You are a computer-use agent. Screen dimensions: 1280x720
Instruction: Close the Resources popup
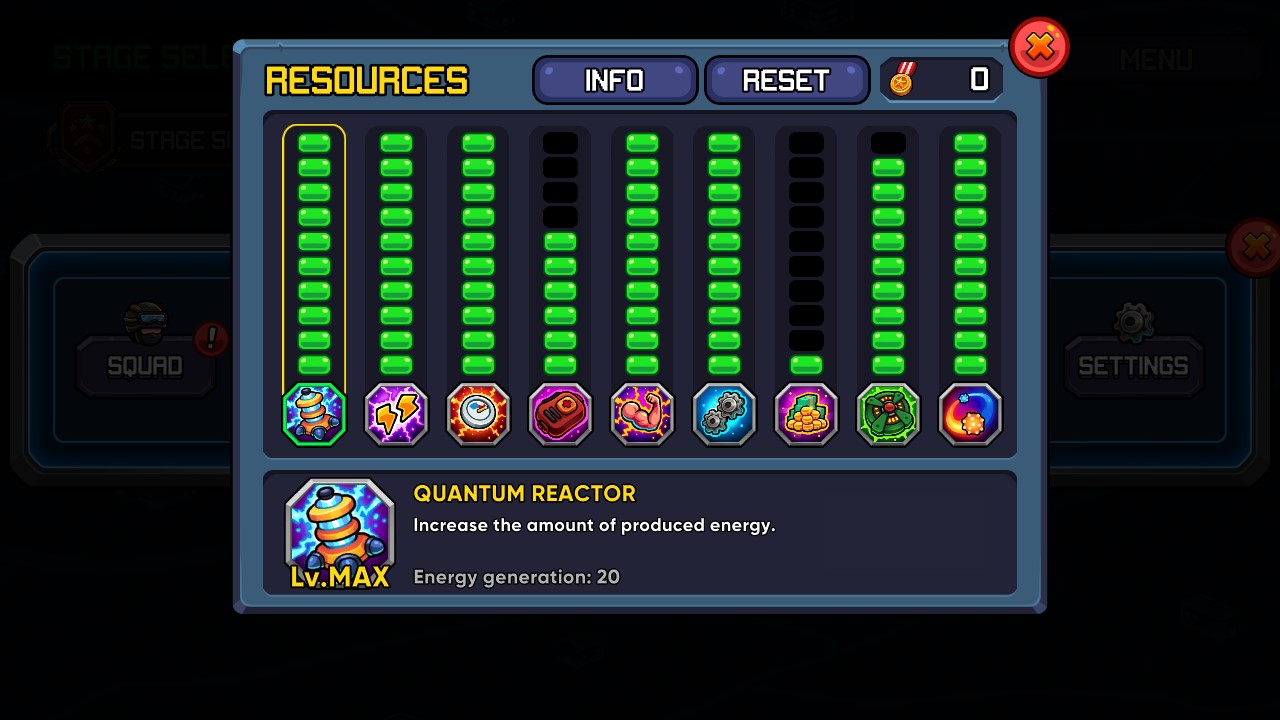pyautogui.click(x=1039, y=46)
